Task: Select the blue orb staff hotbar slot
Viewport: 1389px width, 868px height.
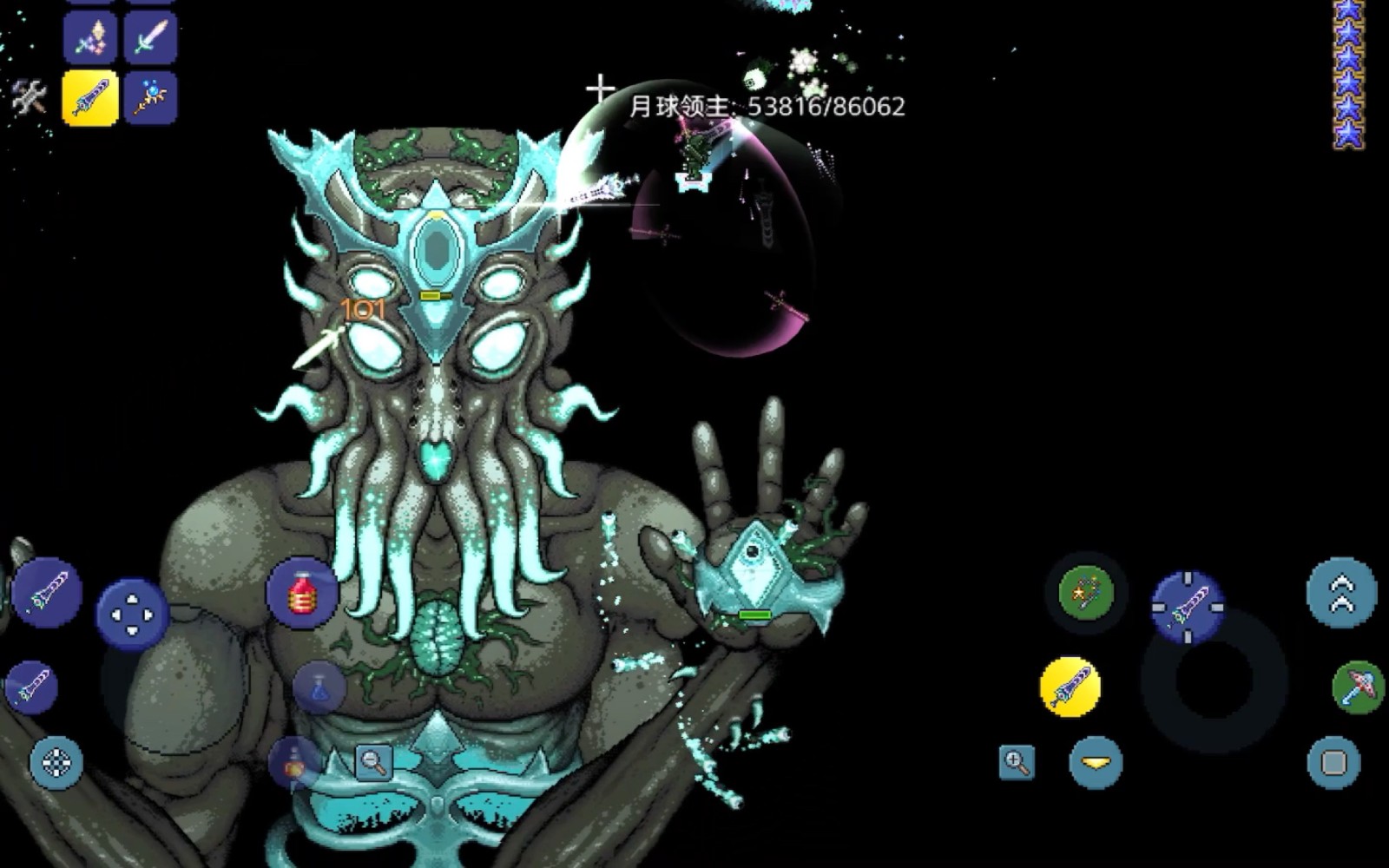Action: (x=150, y=97)
